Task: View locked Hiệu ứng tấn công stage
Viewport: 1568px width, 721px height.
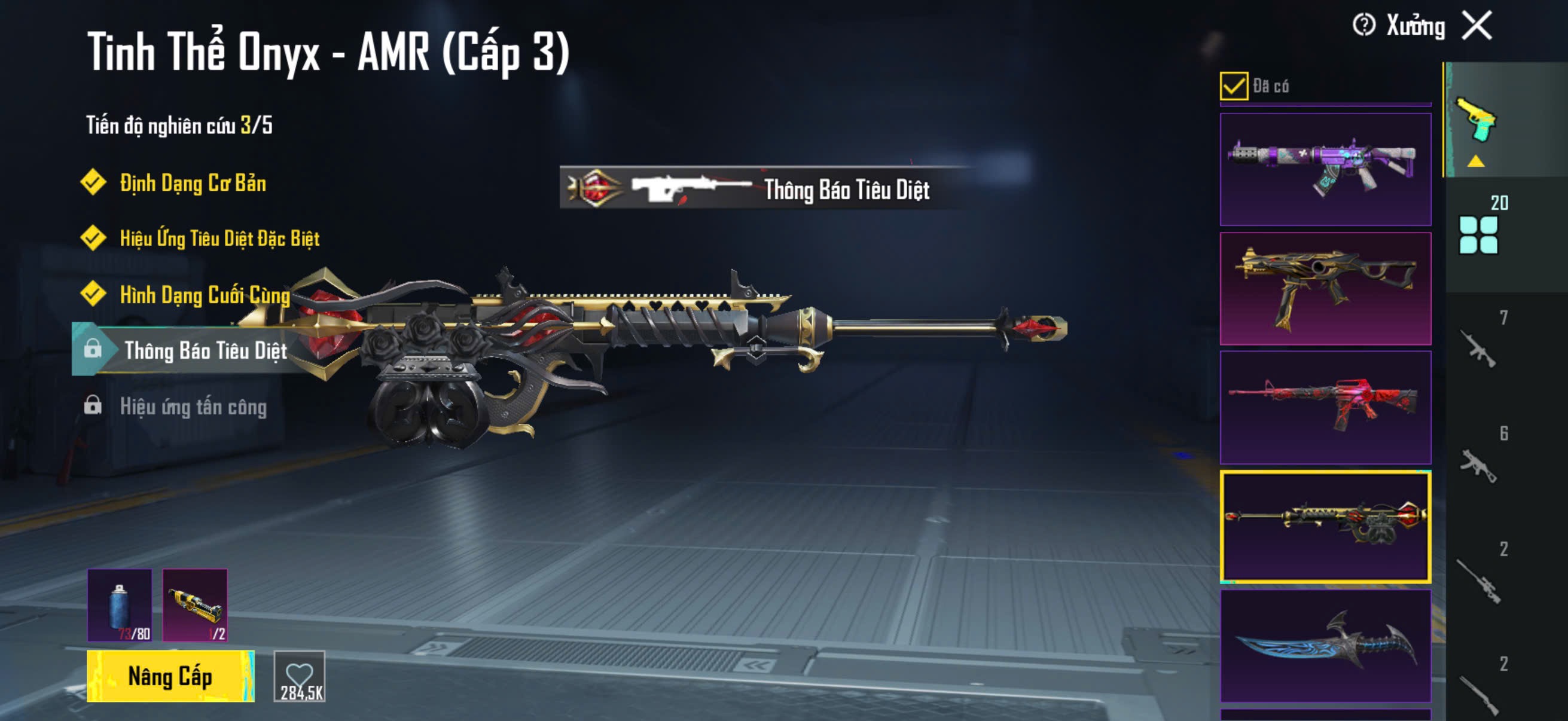Action: click(x=193, y=407)
